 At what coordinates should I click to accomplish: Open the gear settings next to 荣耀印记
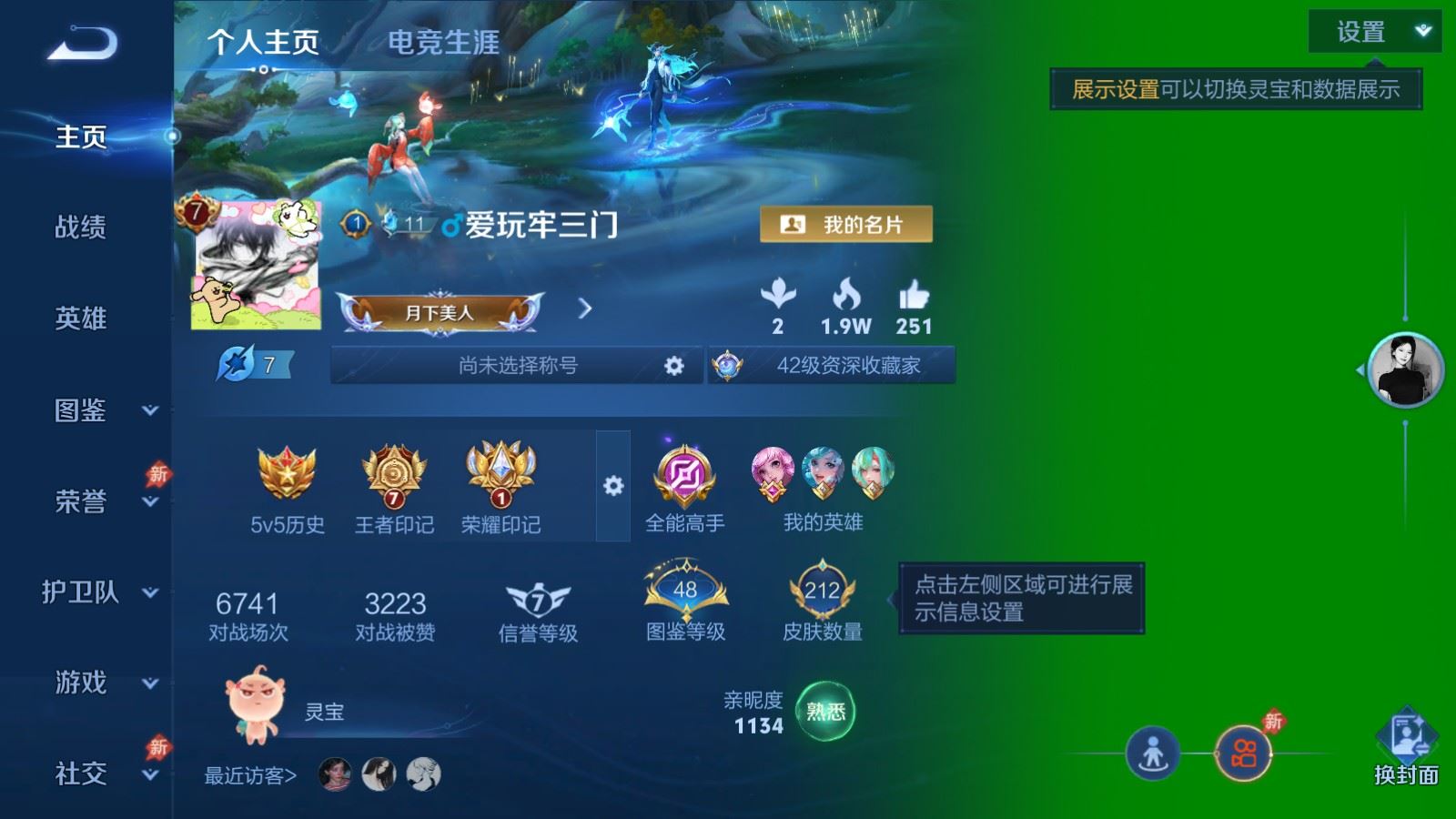613,486
